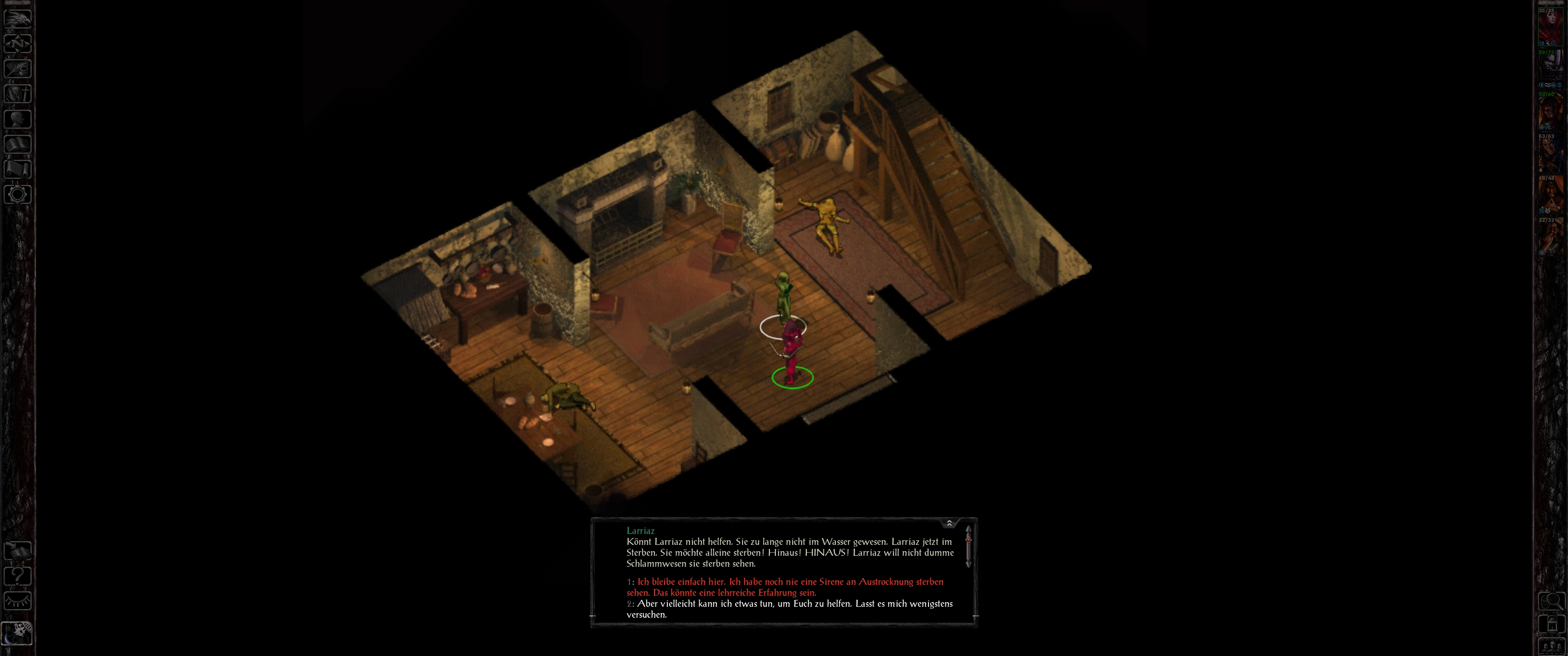Open the question mark help button
Image resolution: width=1568 pixels, height=656 pixels.
pyautogui.click(x=18, y=576)
